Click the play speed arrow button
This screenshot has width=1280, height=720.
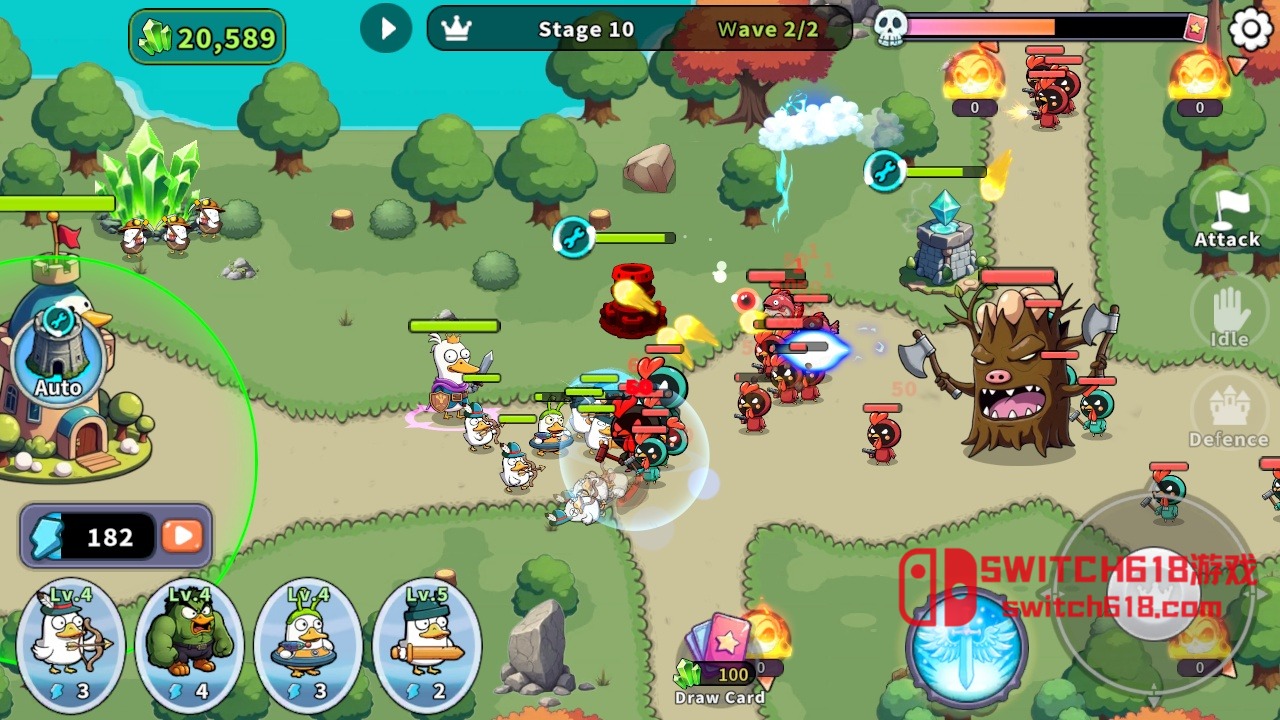point(387,29)
